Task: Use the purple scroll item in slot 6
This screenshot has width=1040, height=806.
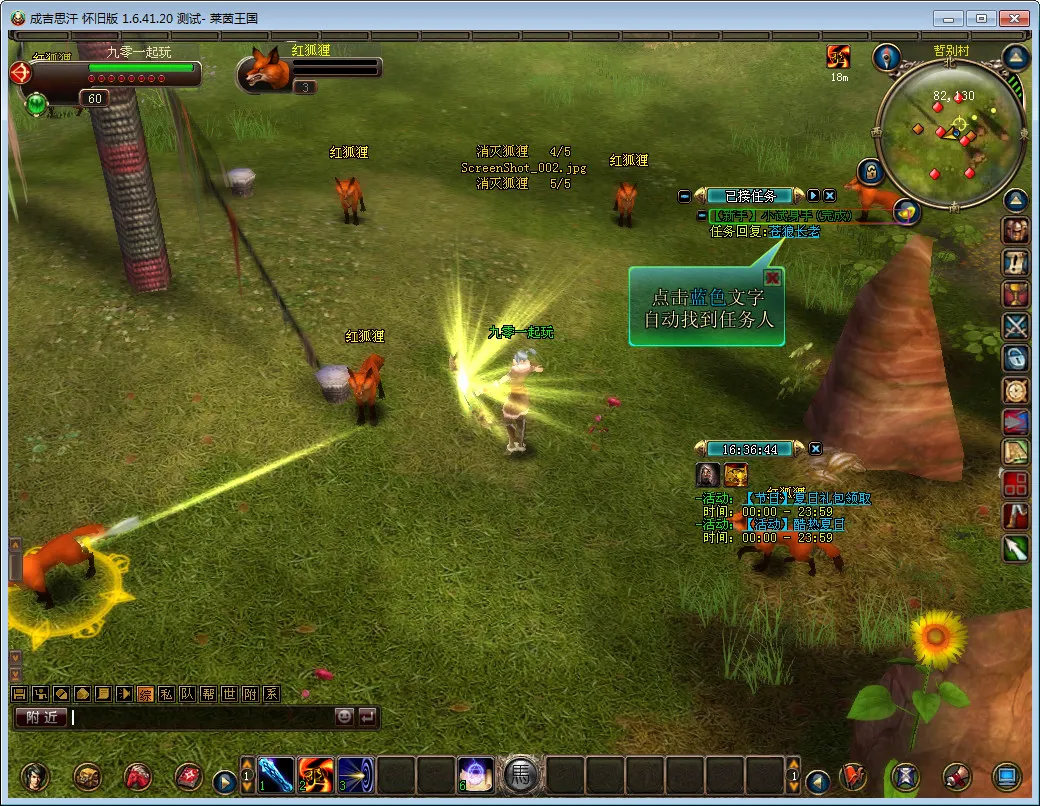Action: point(476,775)
